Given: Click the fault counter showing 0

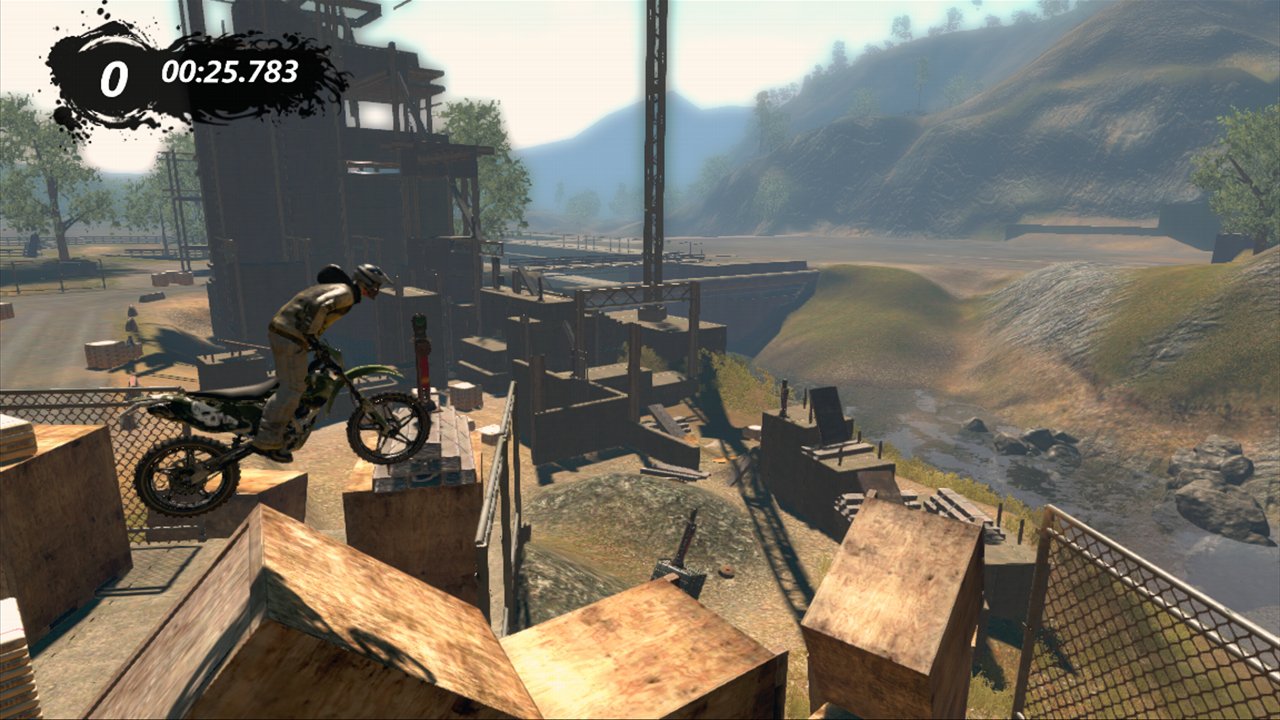Looking at the screenshot, I should pos(113,74).
